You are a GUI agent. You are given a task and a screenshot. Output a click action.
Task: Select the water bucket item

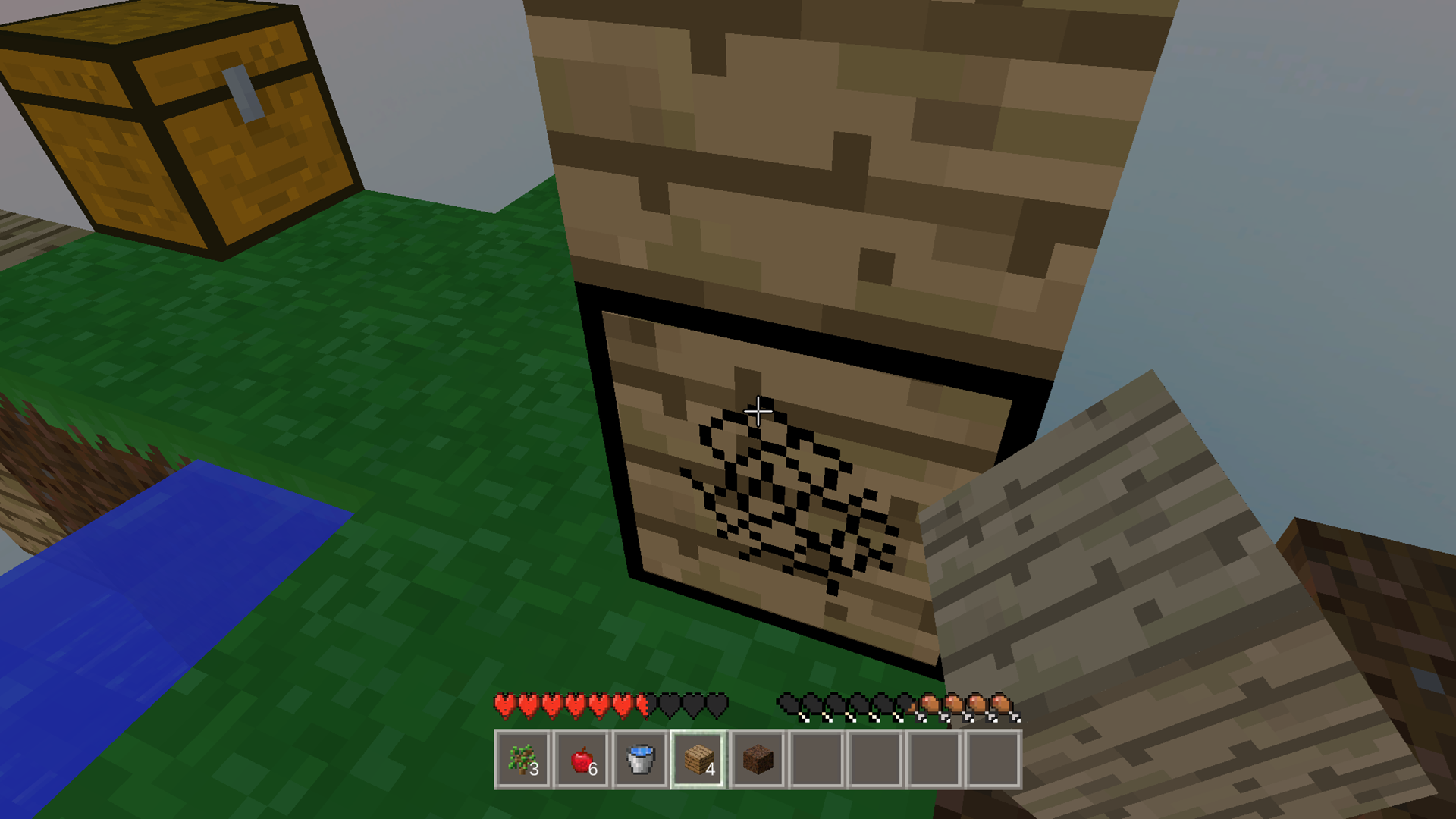639,761
